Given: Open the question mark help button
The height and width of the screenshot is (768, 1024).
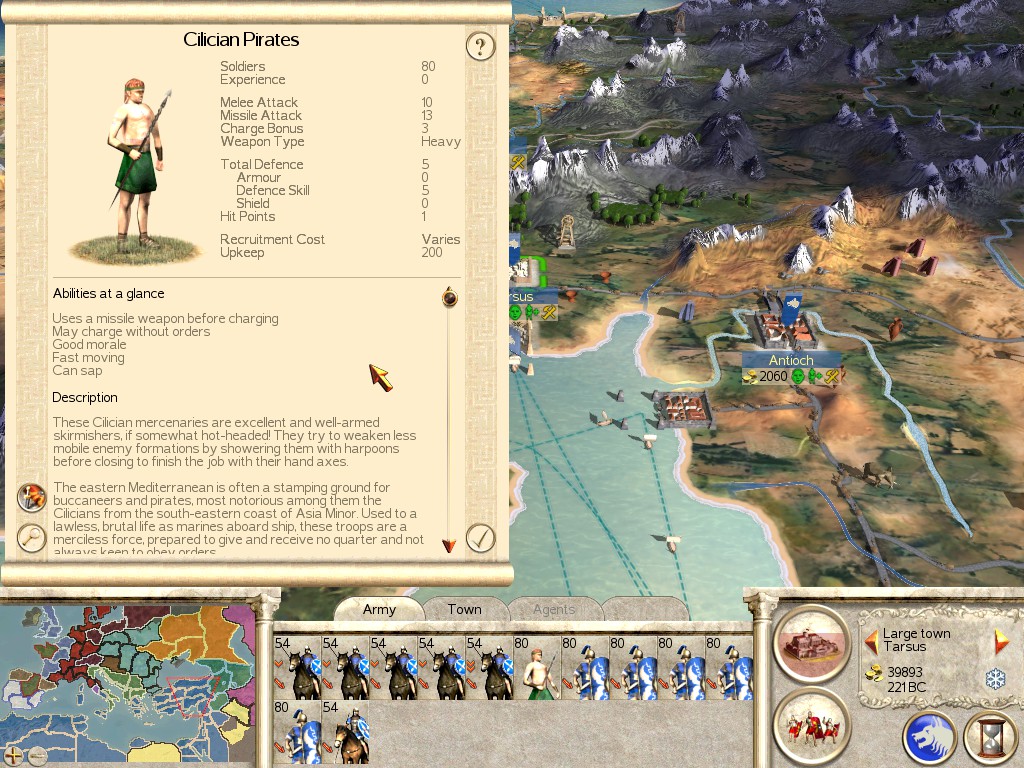Looking at the screenshot, I should (481, 45).
